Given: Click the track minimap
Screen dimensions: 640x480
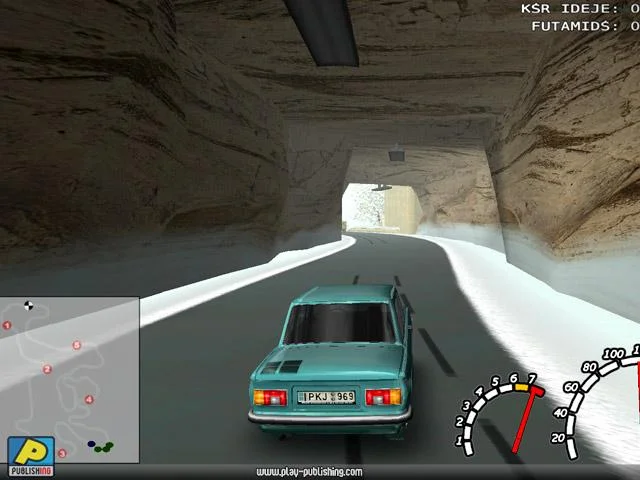Looking at the screenshot, I should (x=70, y=380).
